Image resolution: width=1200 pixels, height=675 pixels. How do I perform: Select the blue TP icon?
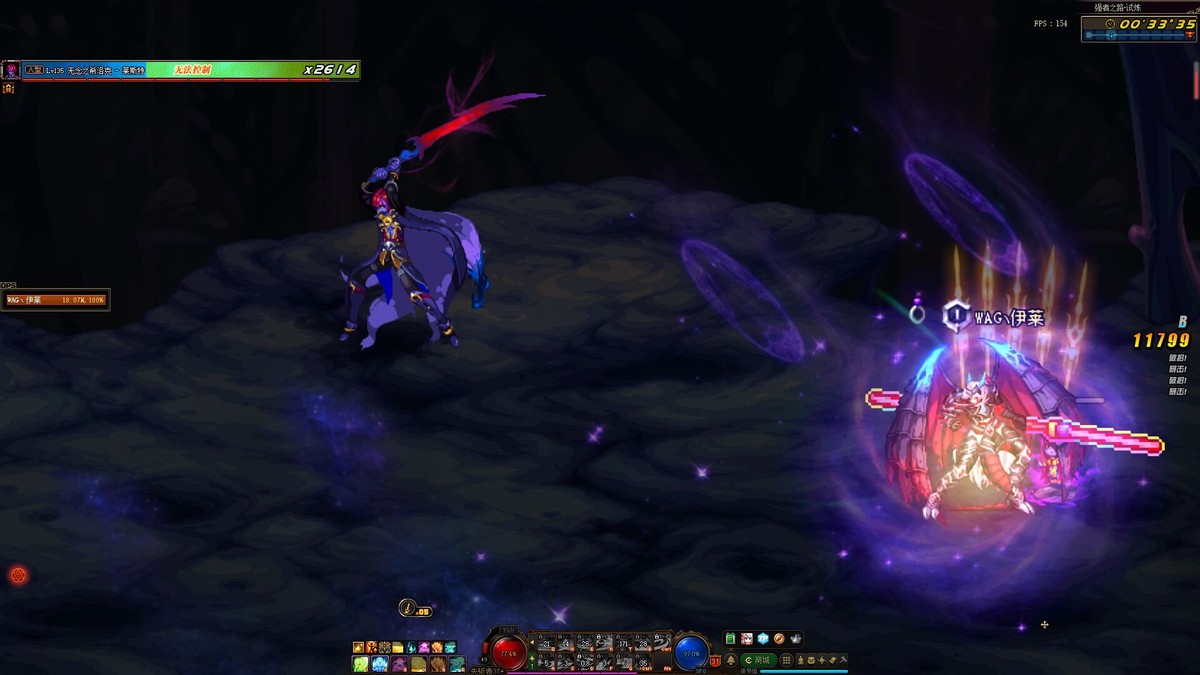pyautogui.click(x=763, y=639)
